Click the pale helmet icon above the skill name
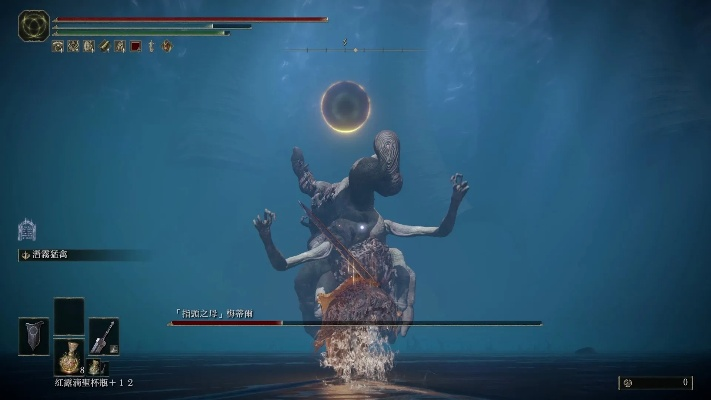Image resolution: width=711 pixels, height=400 pixels. [27, 230]
